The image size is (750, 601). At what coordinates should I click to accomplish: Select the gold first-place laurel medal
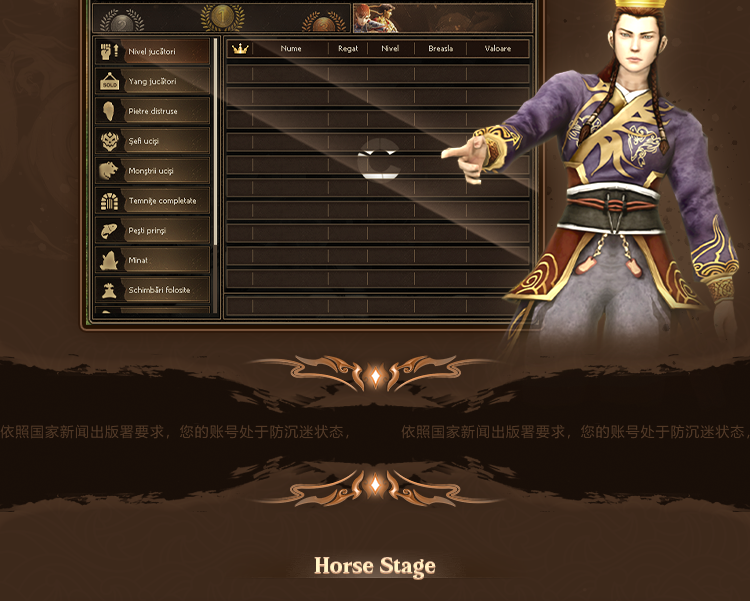[x=221, y=17]
